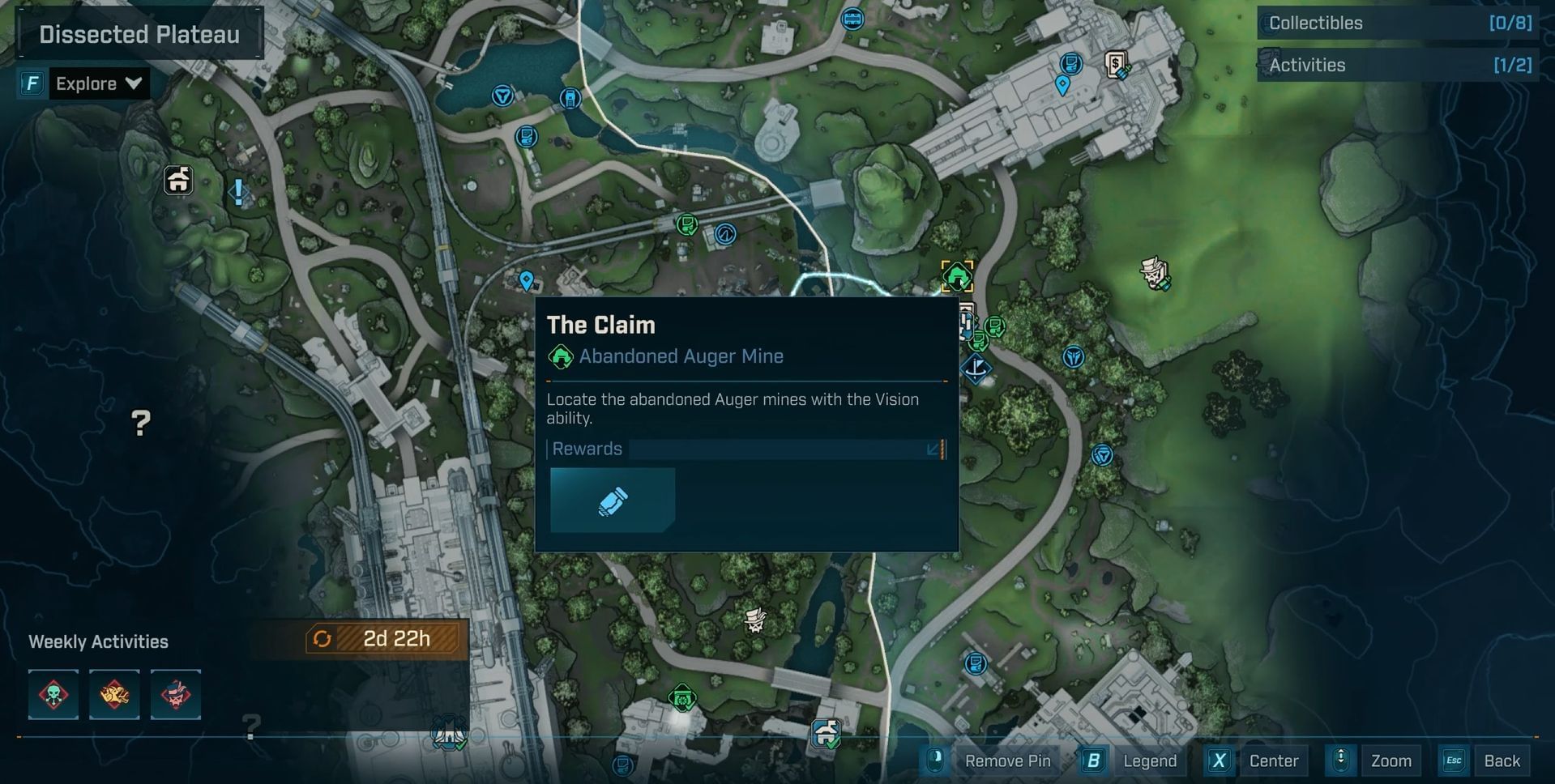Select the teal skull weekly activity
Viewport: 1555px width, 784px height.
[x=53, y=695]
